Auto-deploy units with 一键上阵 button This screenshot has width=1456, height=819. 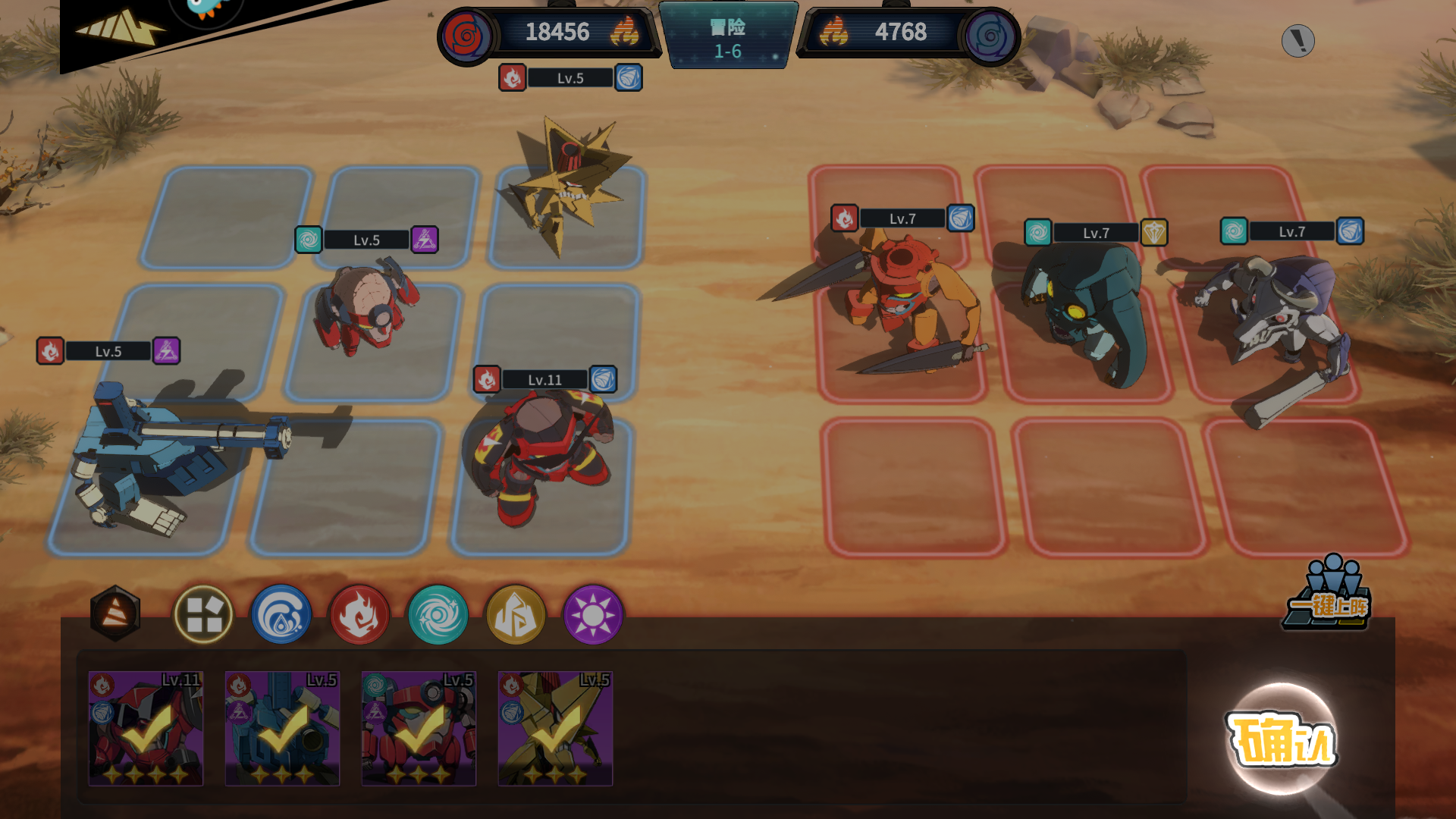pyautogui.click(x=1330, y=597)
